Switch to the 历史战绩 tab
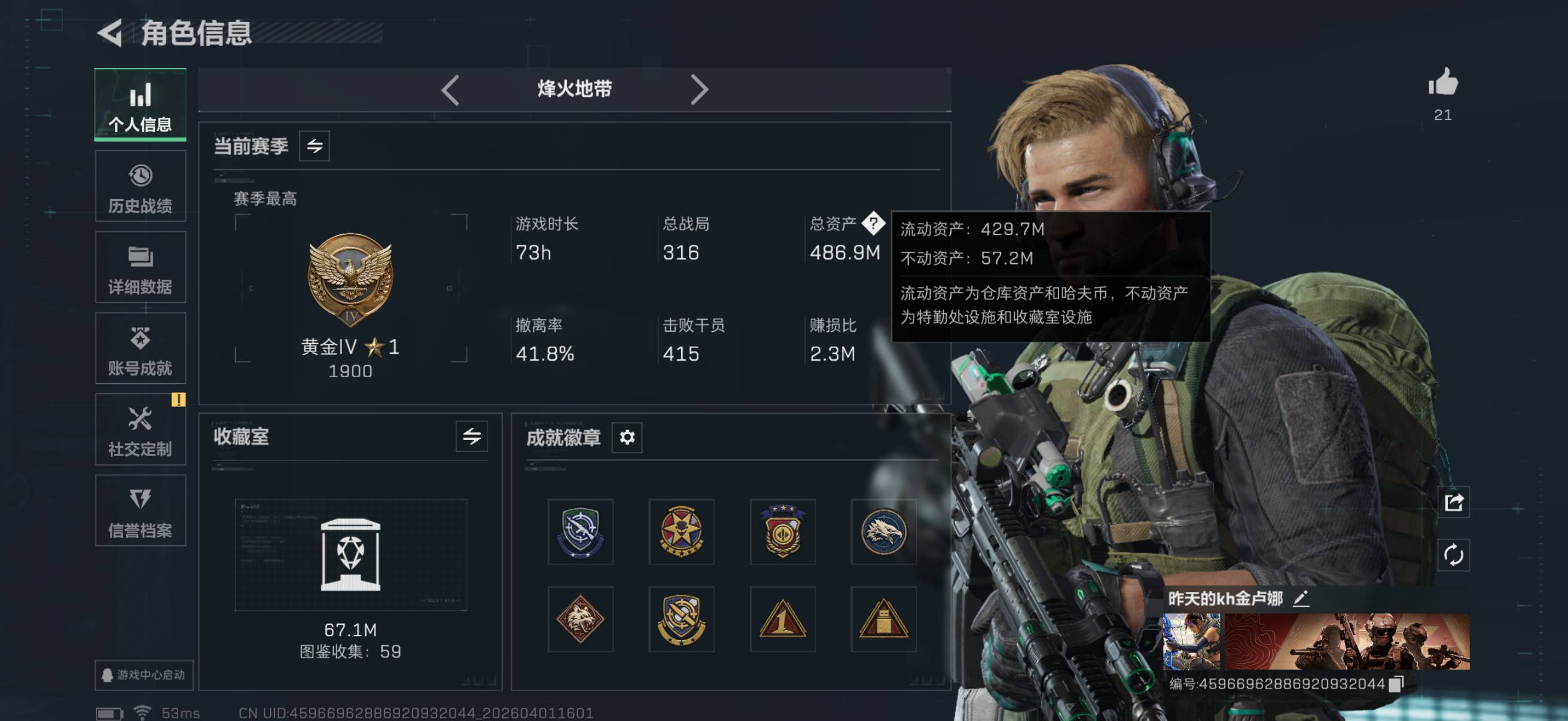Viewport: 1568px width, 721px height. [x=140, y=187]
